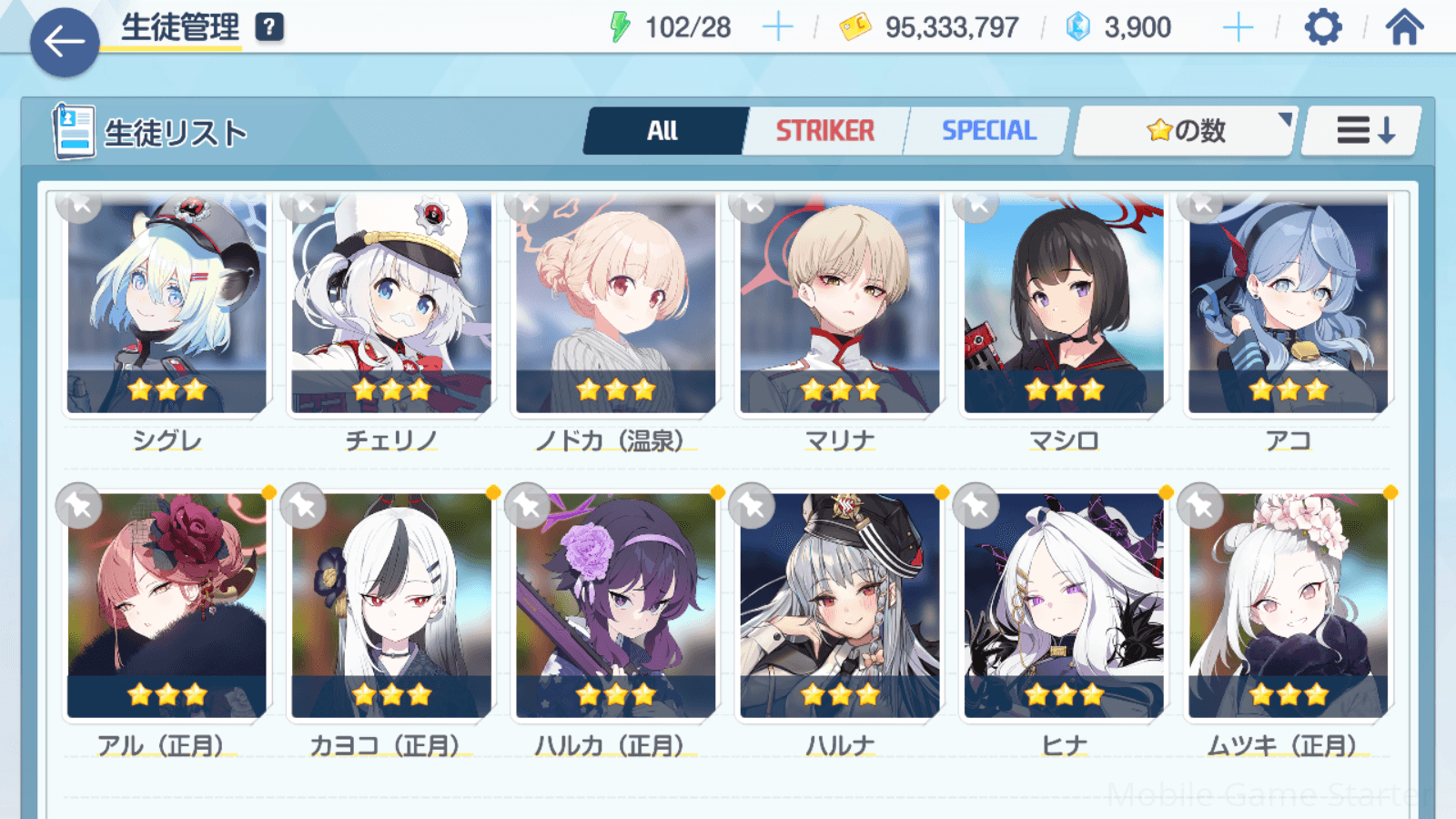Select student シグレ
Image resolution: width=1456 pixels, height=819 pixels.
point(167,305)
